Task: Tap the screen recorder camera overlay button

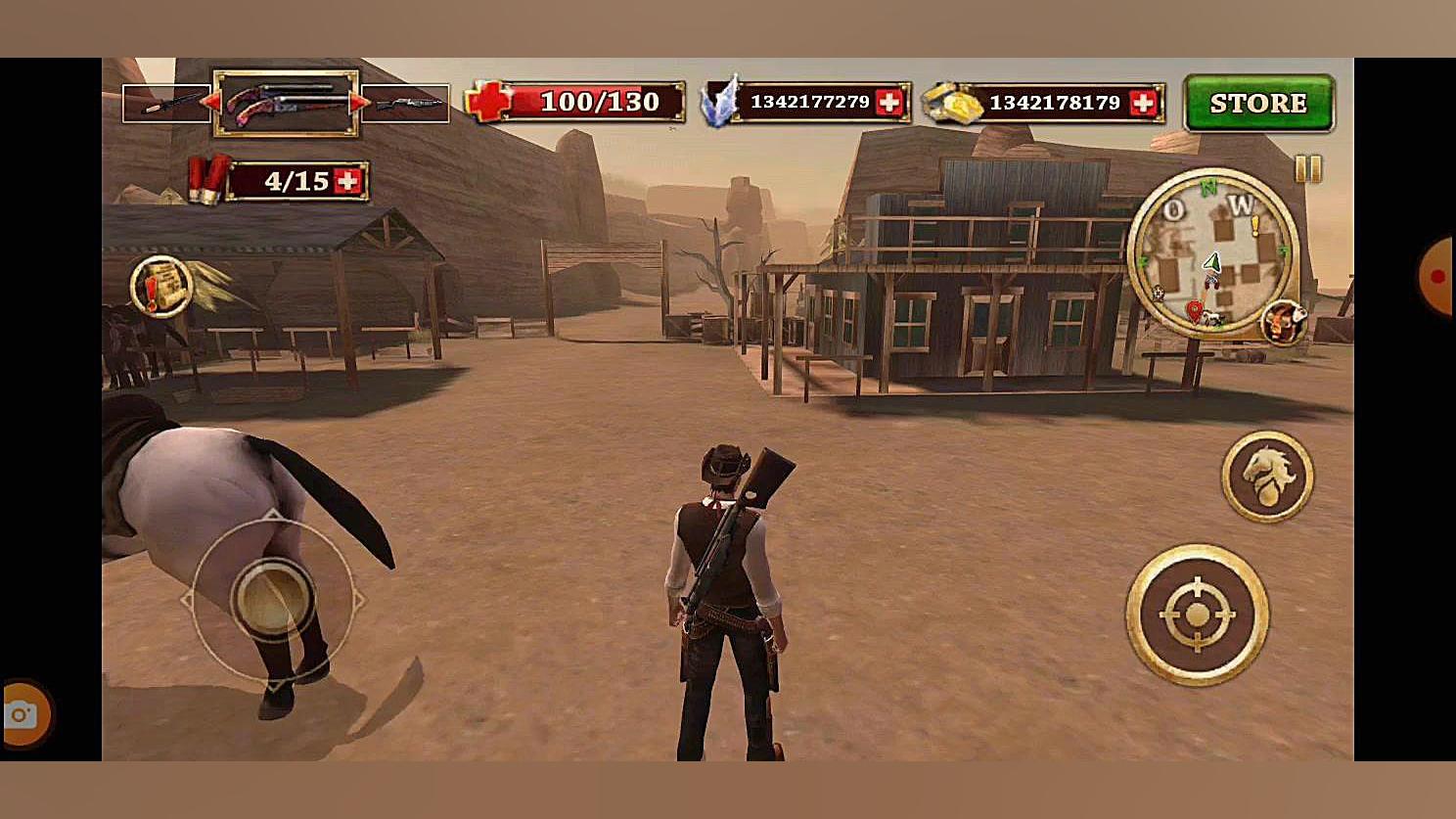Action: (x=22, y=715)
